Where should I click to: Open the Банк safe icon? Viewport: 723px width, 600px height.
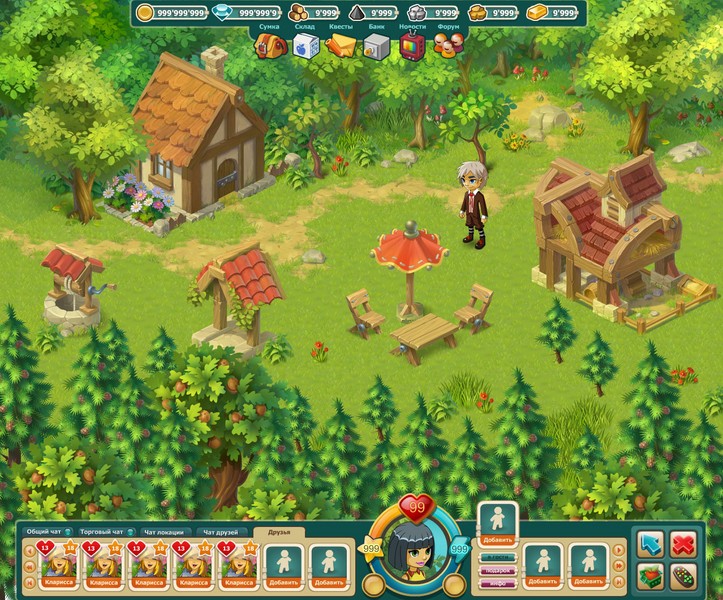(x=375, y=46)
